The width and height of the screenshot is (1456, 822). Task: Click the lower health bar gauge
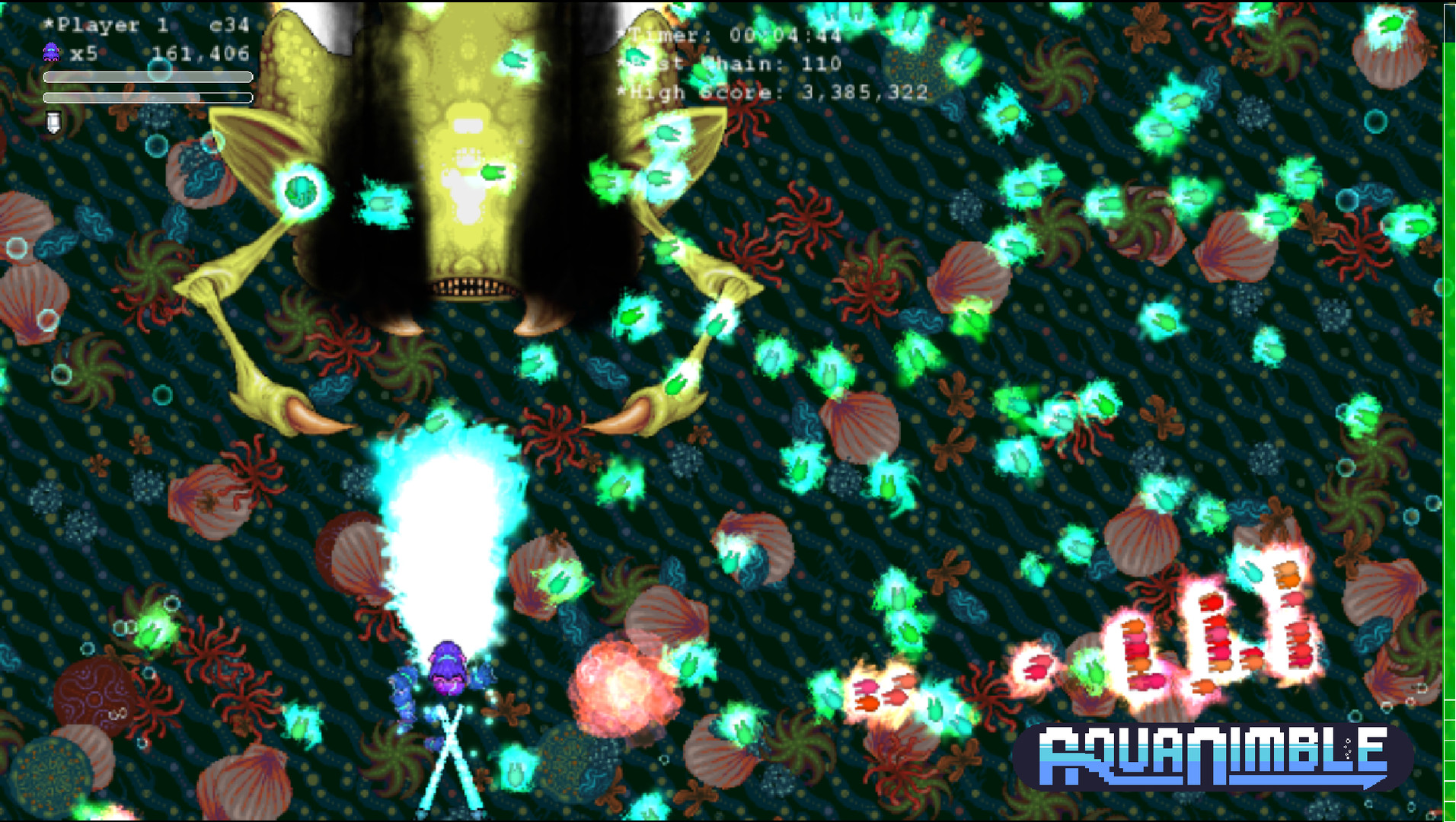click(148, 99)
